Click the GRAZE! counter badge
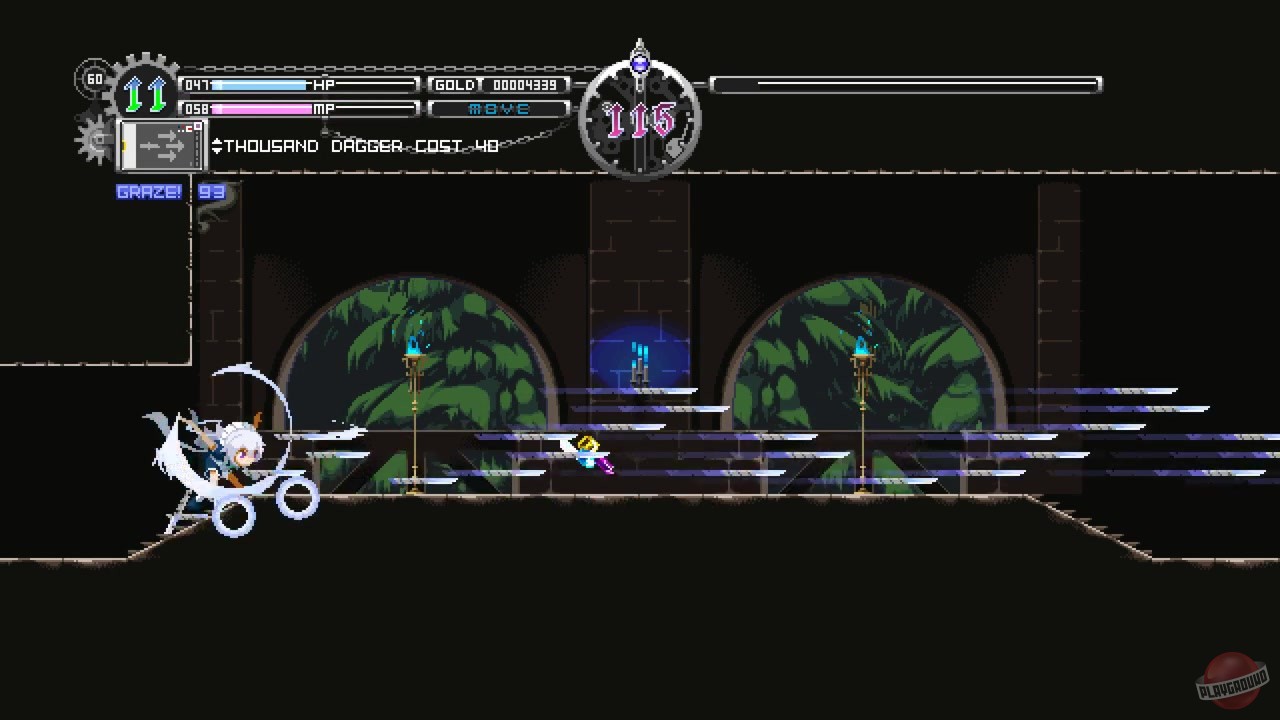 click(x=149, y=191)
